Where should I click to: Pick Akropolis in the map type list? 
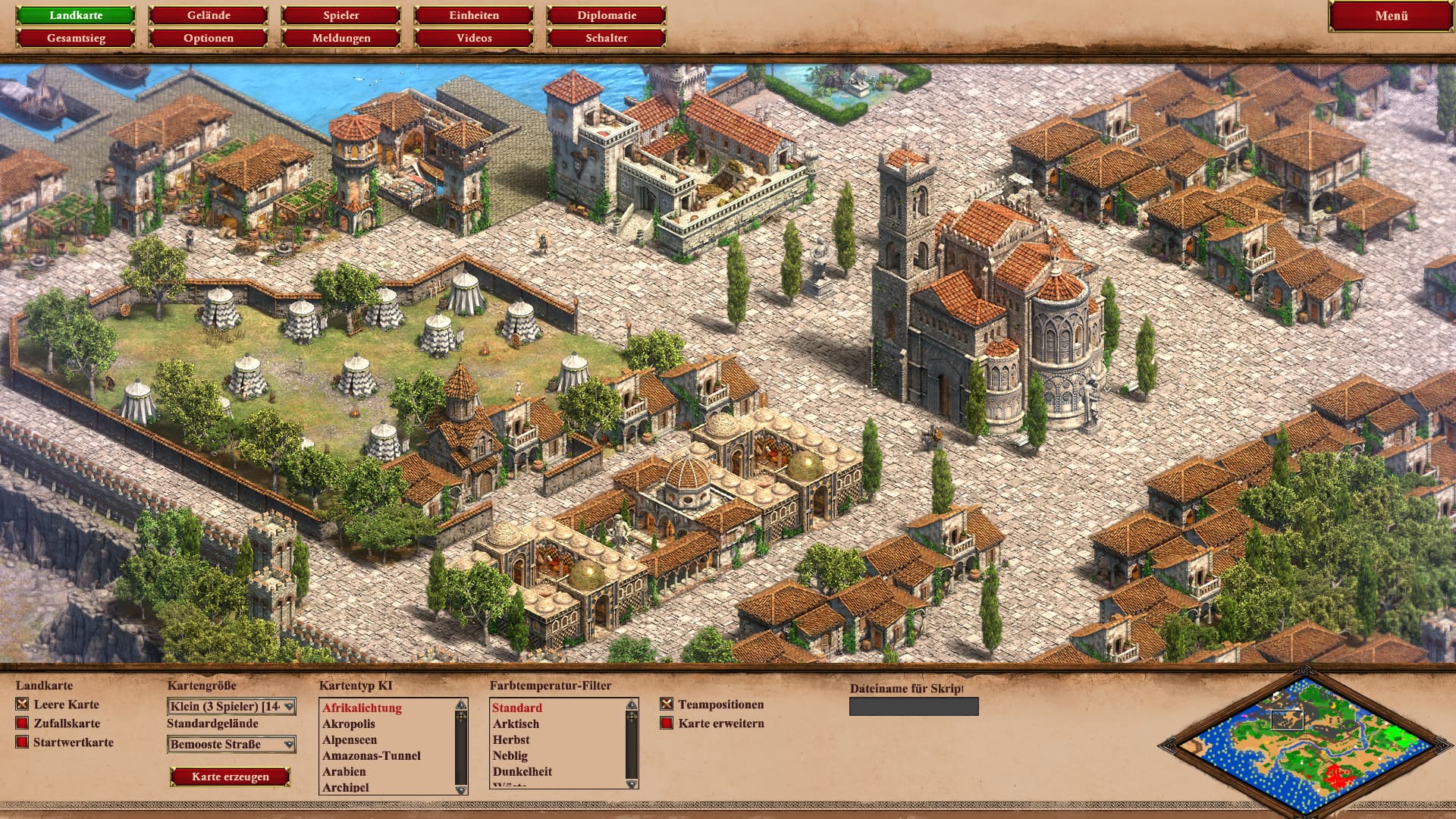[x=349, y=724]
